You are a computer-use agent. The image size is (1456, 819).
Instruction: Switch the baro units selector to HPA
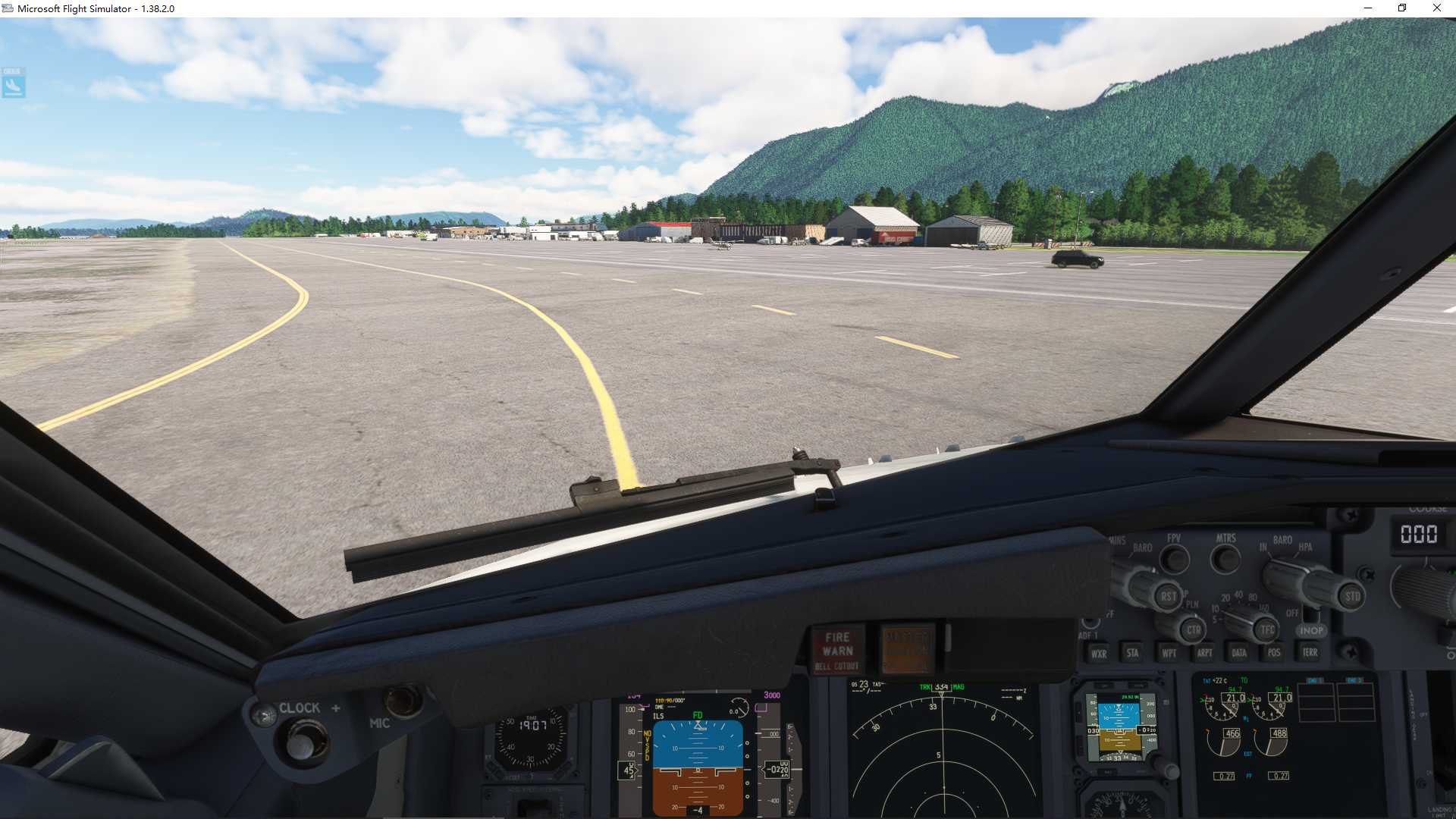coord(1306,548)
